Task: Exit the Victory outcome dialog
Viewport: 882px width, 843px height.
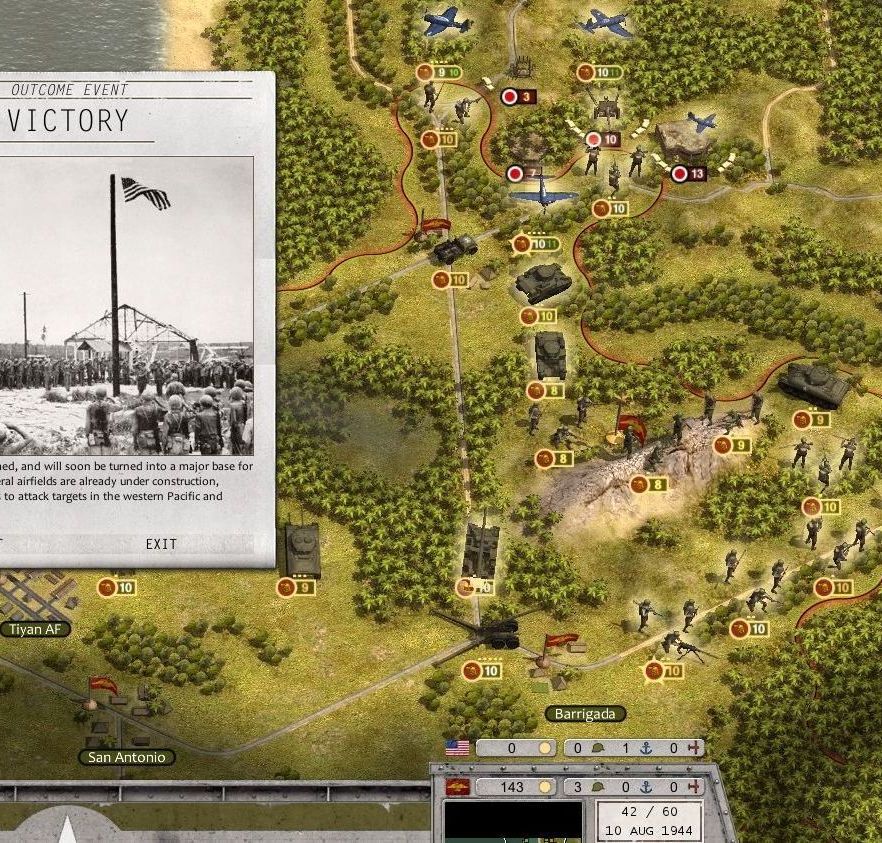Action: coord(160,544)
